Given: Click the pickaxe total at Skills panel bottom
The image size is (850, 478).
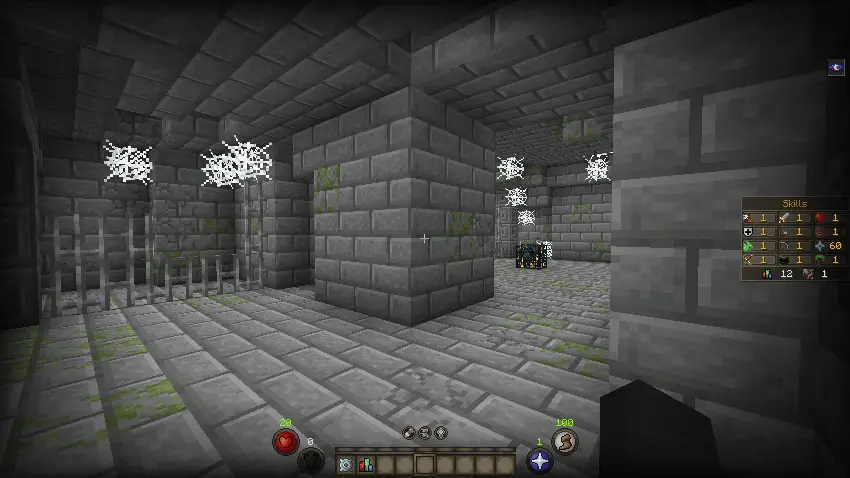Looking at the screenshot, I should tap(808, 273).
